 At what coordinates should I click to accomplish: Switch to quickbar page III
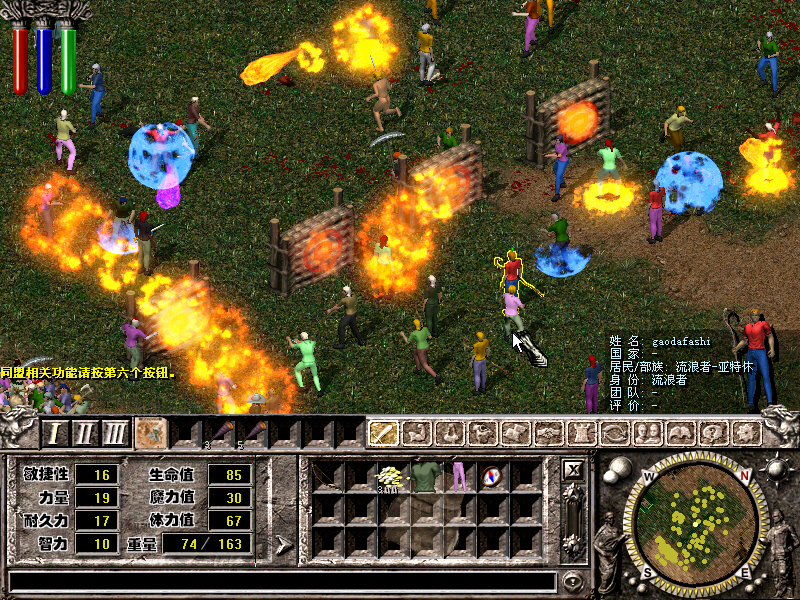pos(116,433)
